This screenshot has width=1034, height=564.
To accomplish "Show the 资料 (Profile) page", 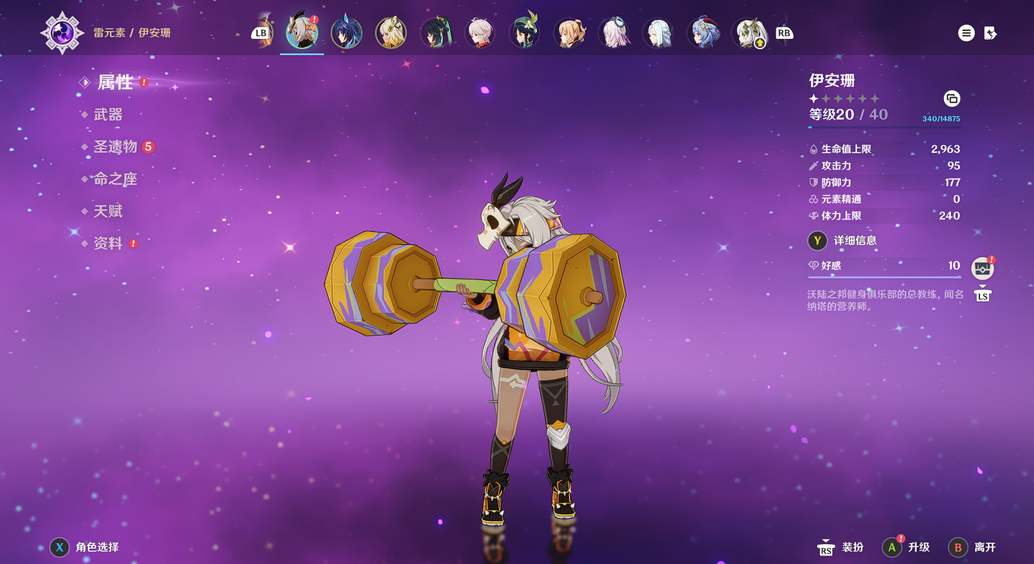I will (x=108, y=243).
